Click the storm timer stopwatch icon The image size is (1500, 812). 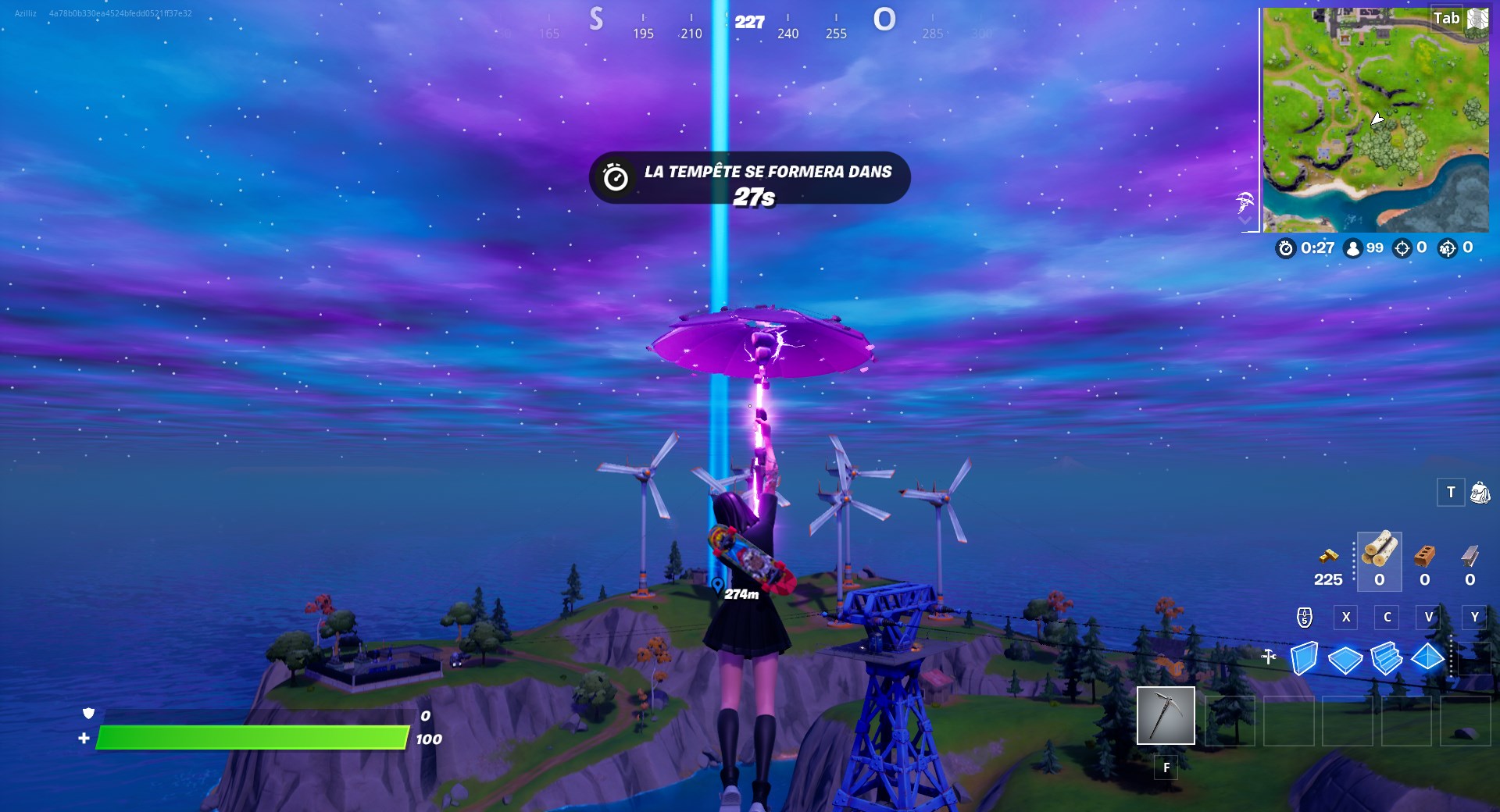(x=1287, y=248)
